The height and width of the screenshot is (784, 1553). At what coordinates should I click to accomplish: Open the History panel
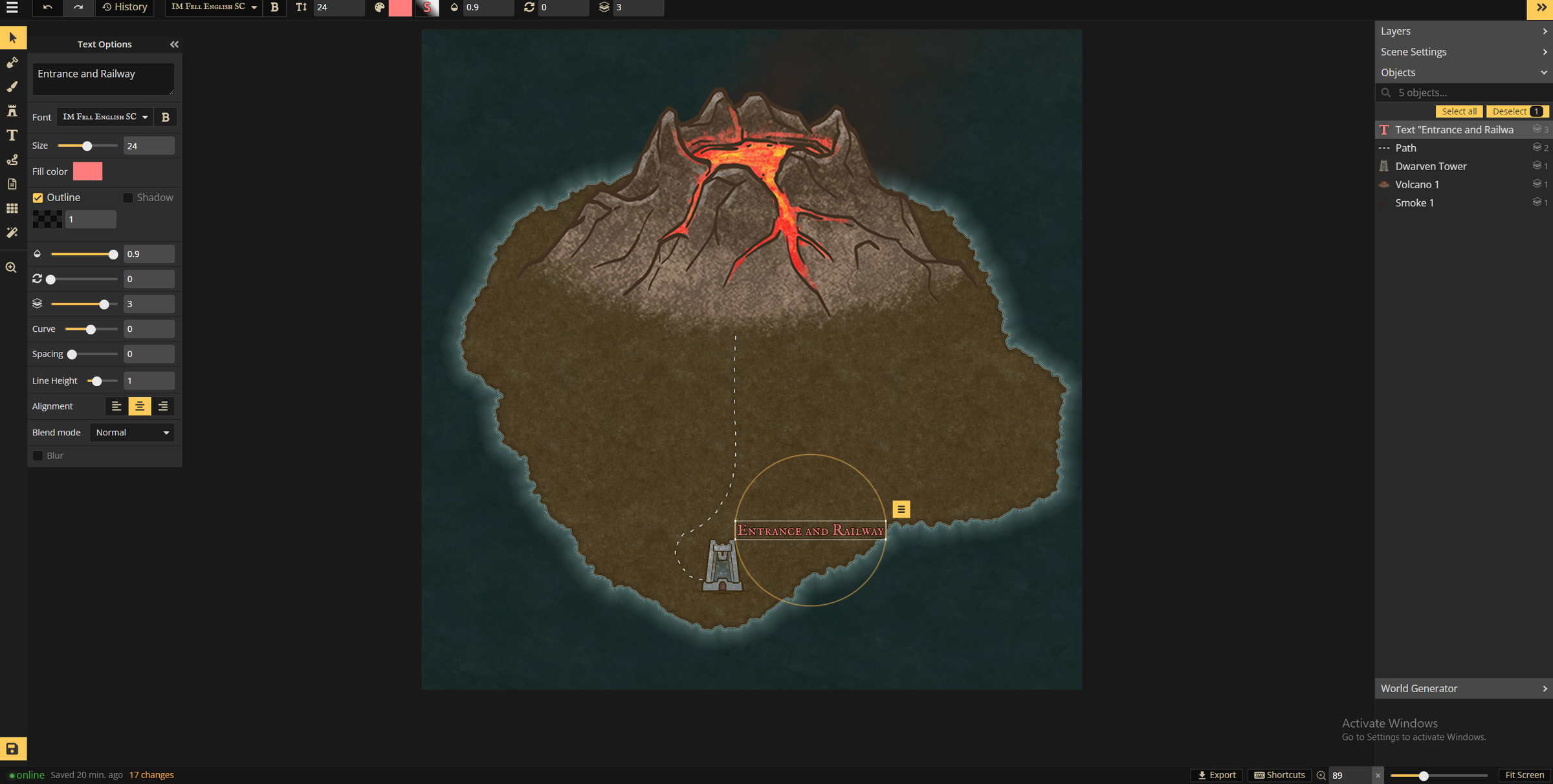pos(124,7)
